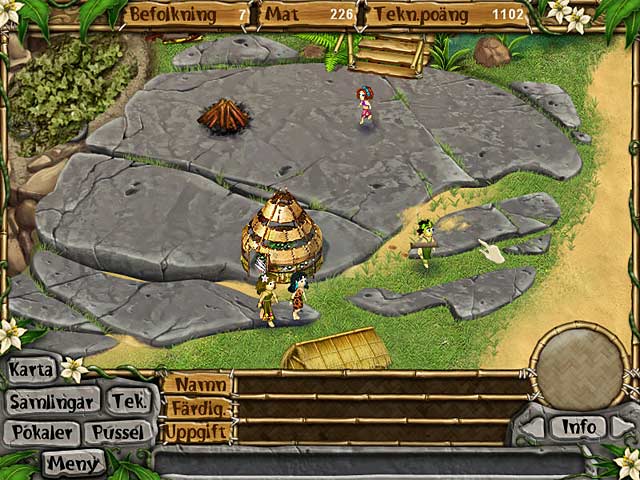Open the Tek technology screen
The image size is (640, 480).
tap(128, 402)
